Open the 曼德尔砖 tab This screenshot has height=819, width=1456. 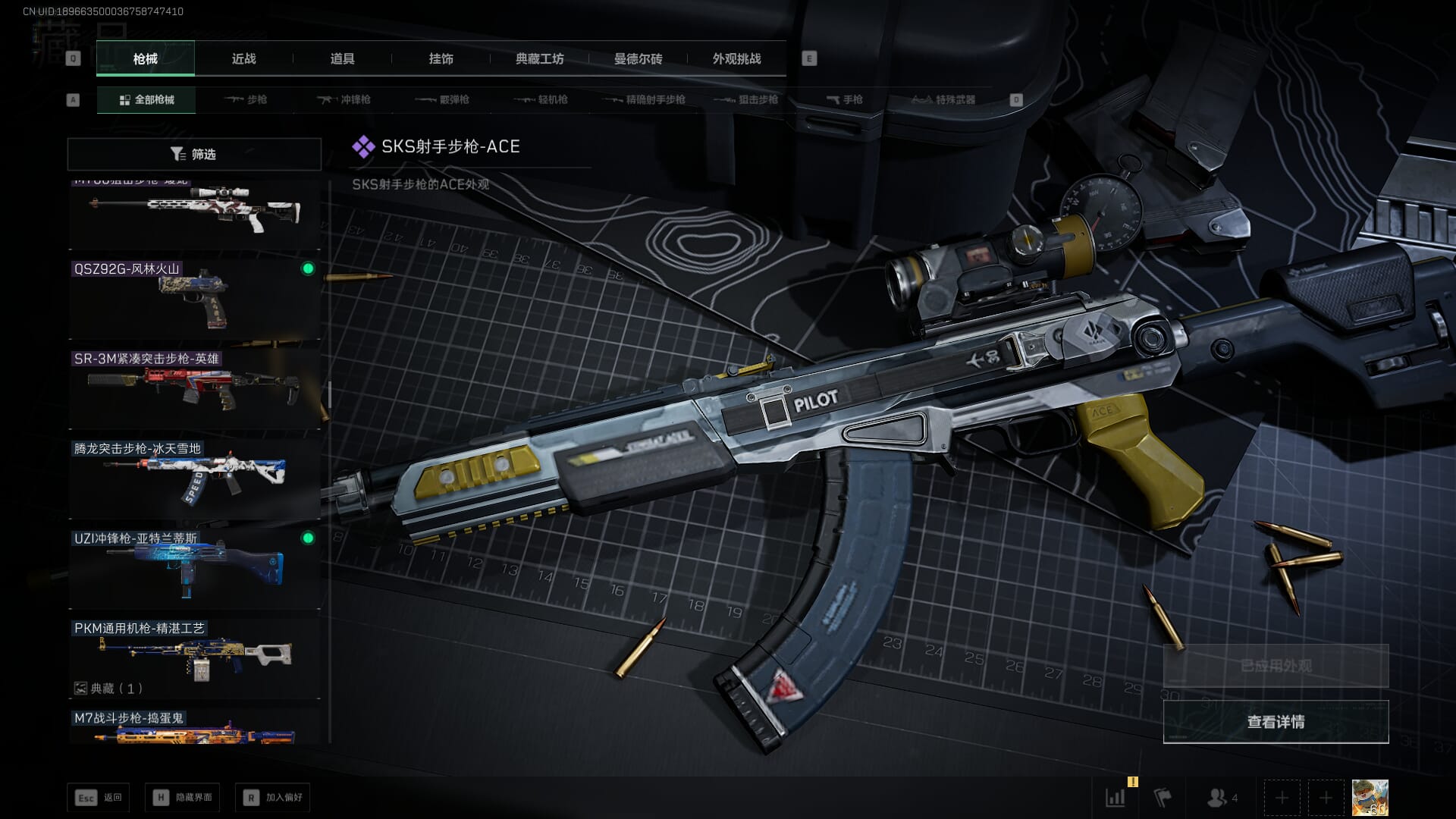pos(638,59)
